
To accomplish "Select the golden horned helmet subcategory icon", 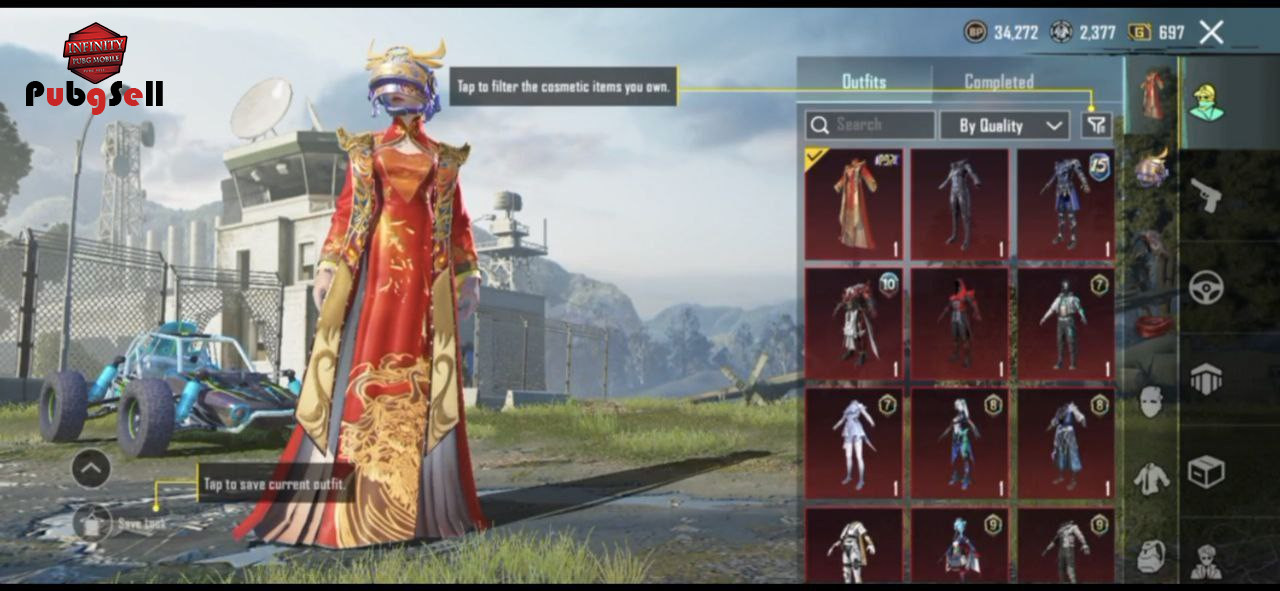I will 1151,167.
